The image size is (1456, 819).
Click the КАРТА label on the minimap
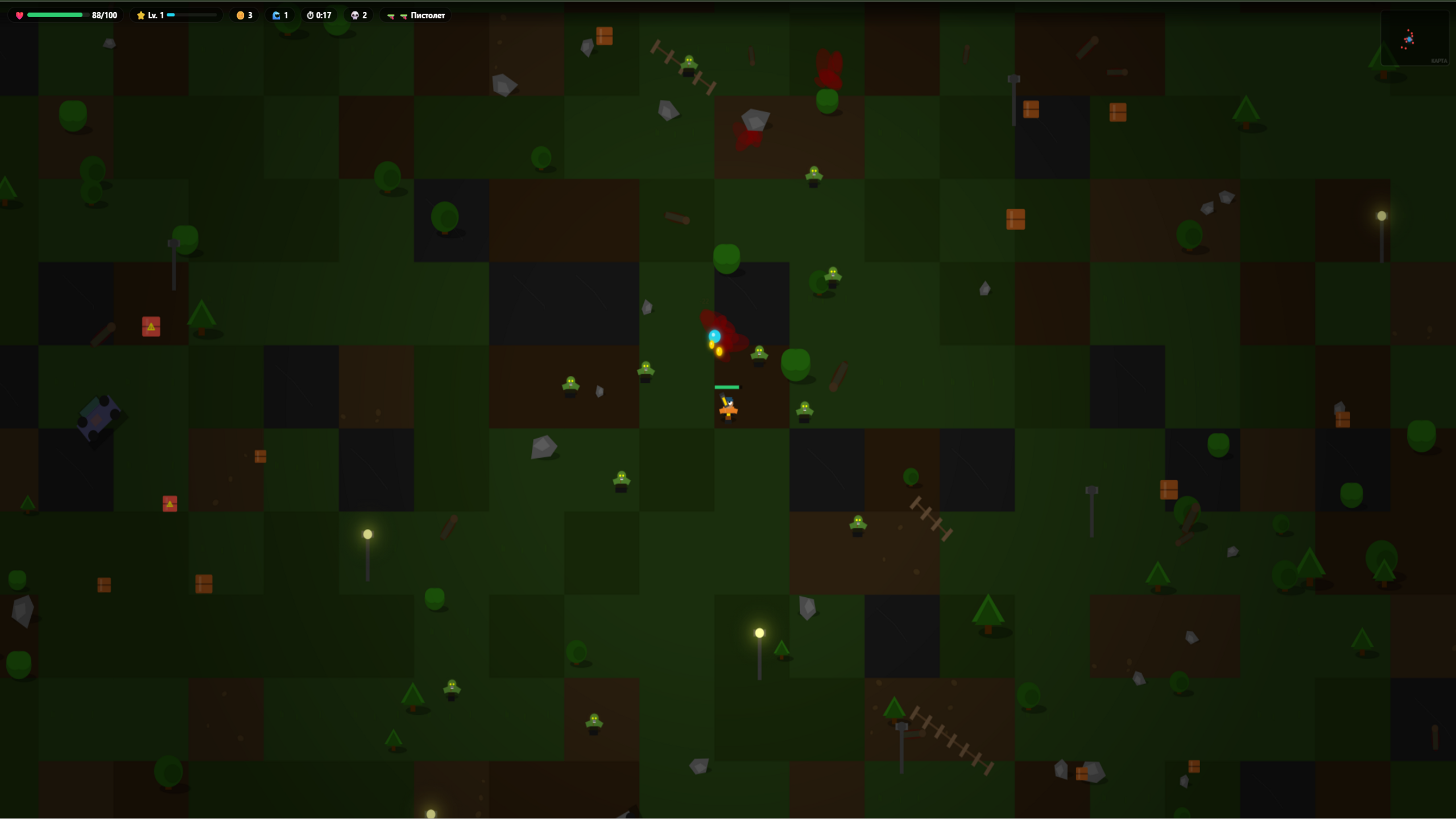[1440, 61]
